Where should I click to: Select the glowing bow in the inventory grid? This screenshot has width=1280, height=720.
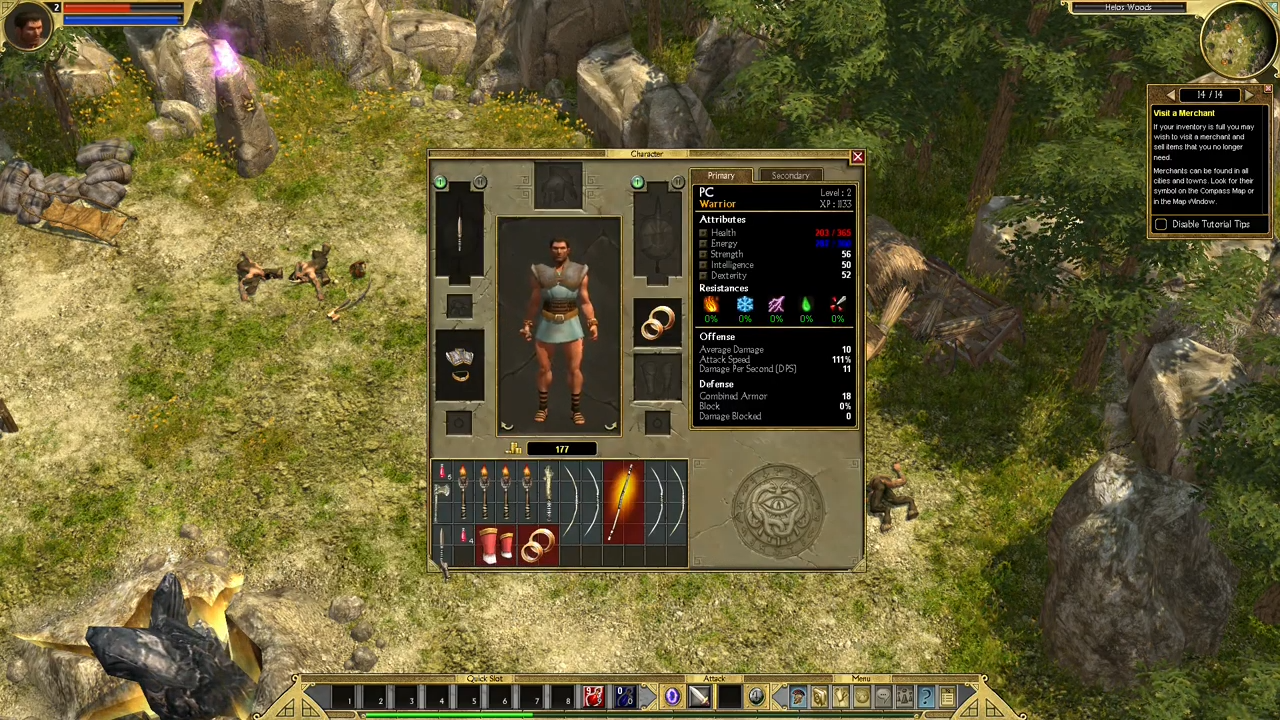[x=624, y=500]
